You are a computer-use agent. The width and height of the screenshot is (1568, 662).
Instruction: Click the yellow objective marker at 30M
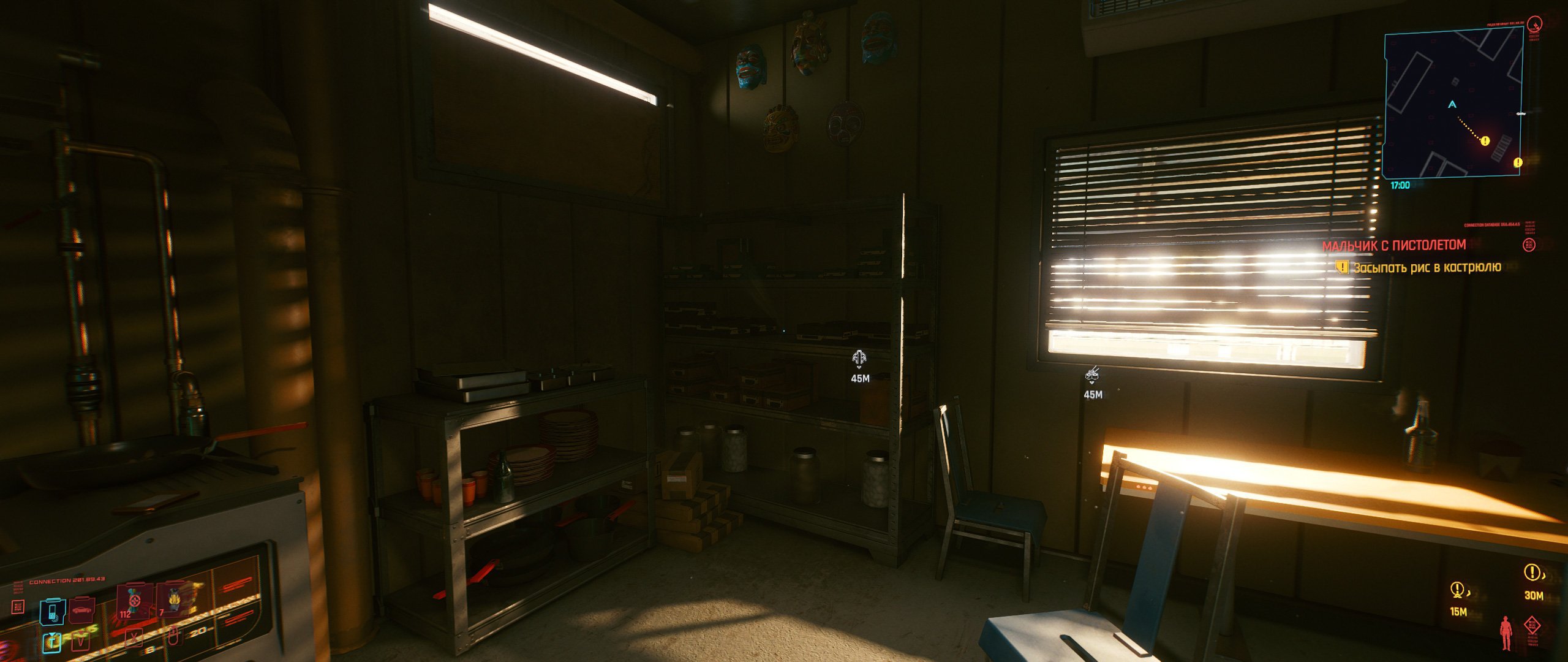coord(1532,573)
